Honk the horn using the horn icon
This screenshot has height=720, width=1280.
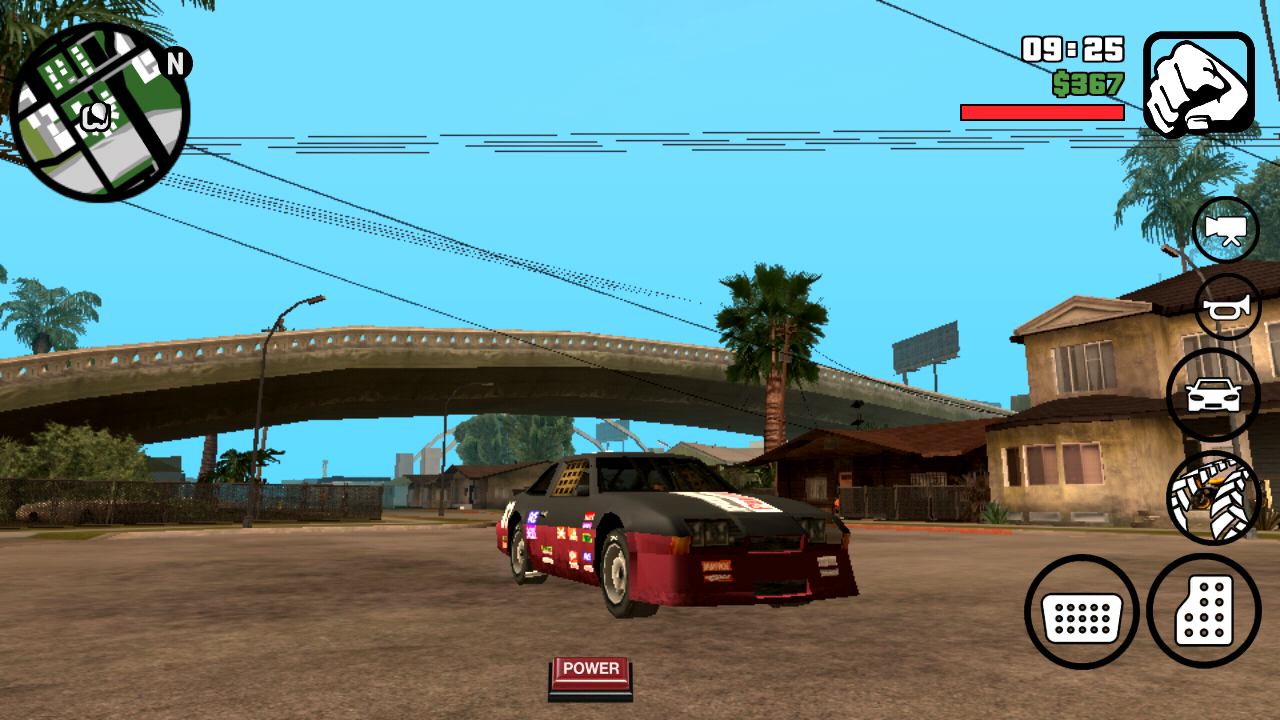[x=1224, y=306]
